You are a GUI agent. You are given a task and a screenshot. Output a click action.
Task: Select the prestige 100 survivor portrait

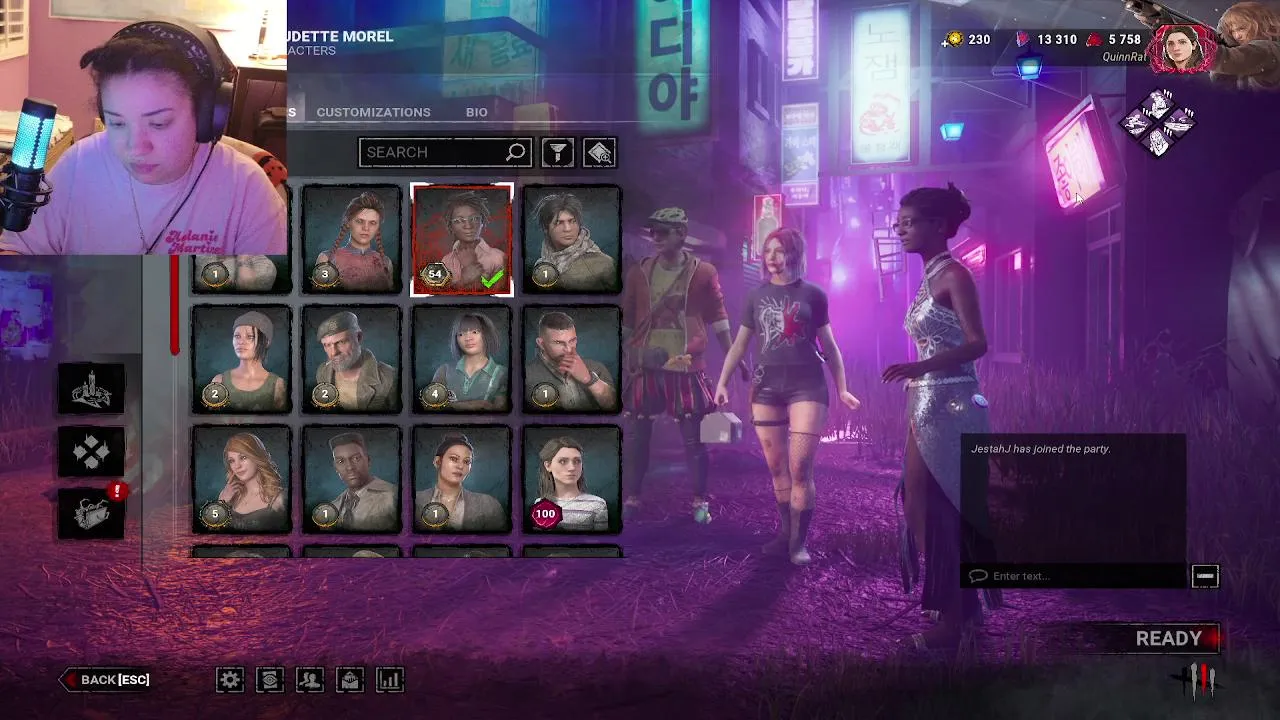point(572,479)
